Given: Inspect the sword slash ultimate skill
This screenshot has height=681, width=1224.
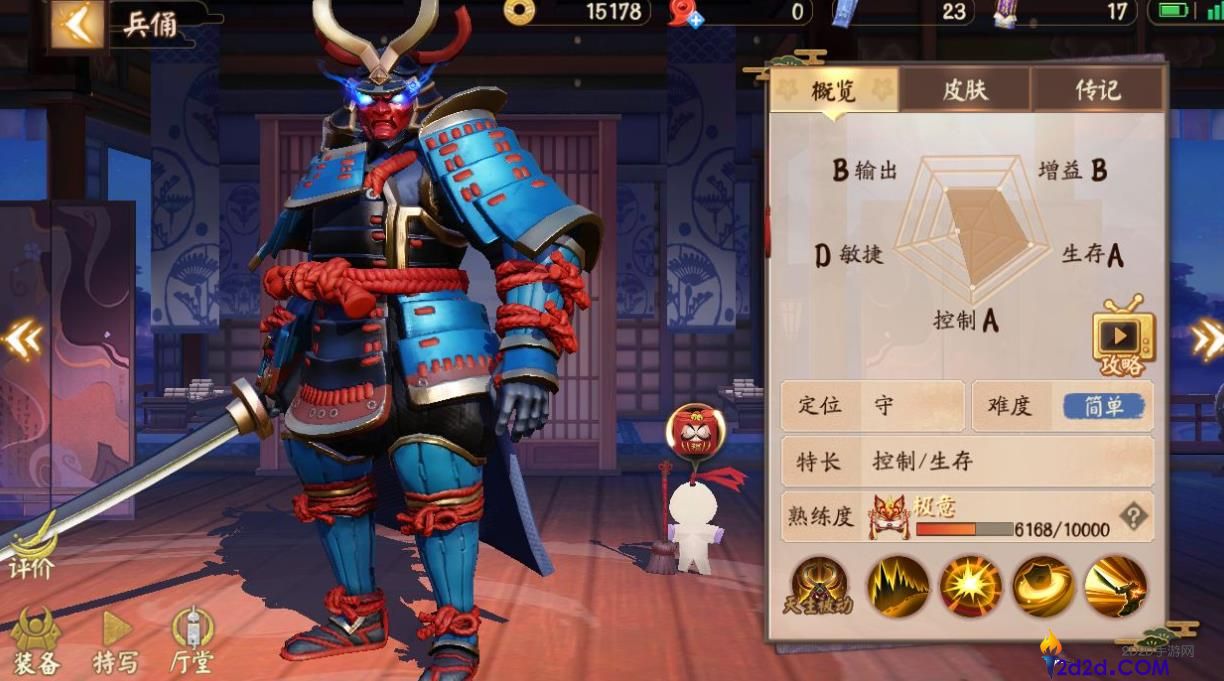Looking at the screenshot, I should pos(1115,586).
